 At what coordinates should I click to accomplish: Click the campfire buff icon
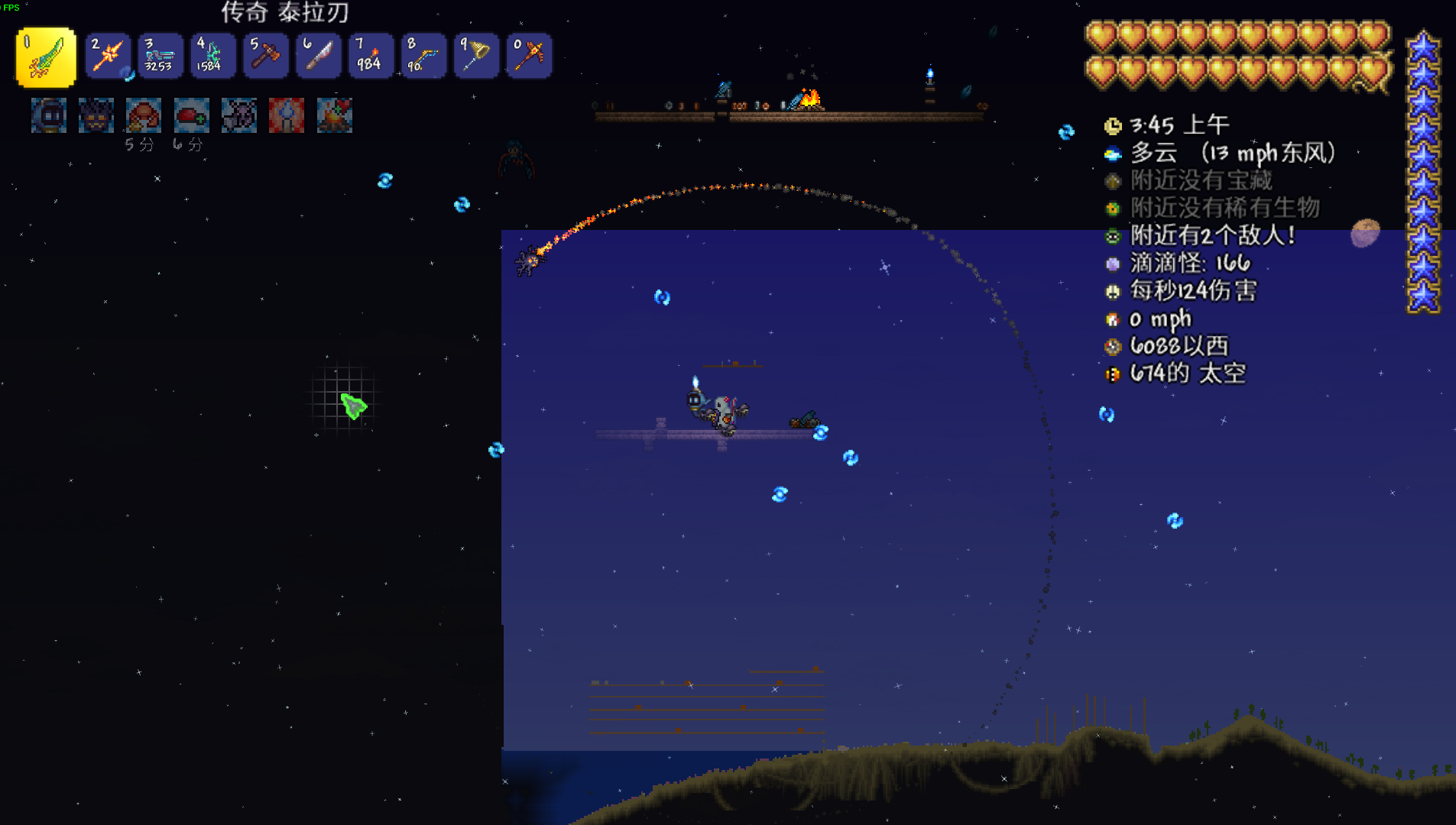click(x=334, y=115)
